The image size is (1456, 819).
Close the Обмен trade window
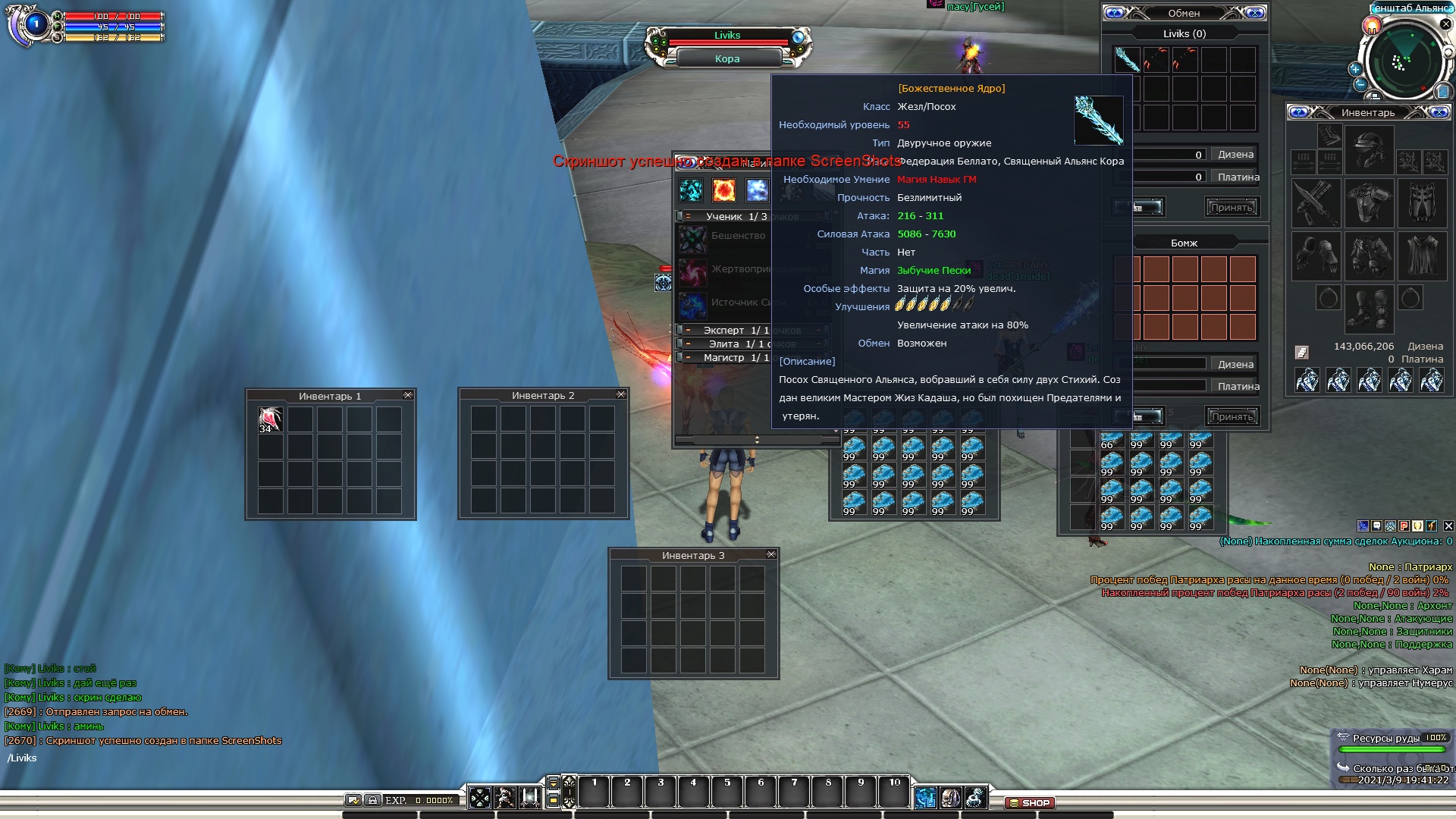pyautogui.click(x=1255, y=13)
